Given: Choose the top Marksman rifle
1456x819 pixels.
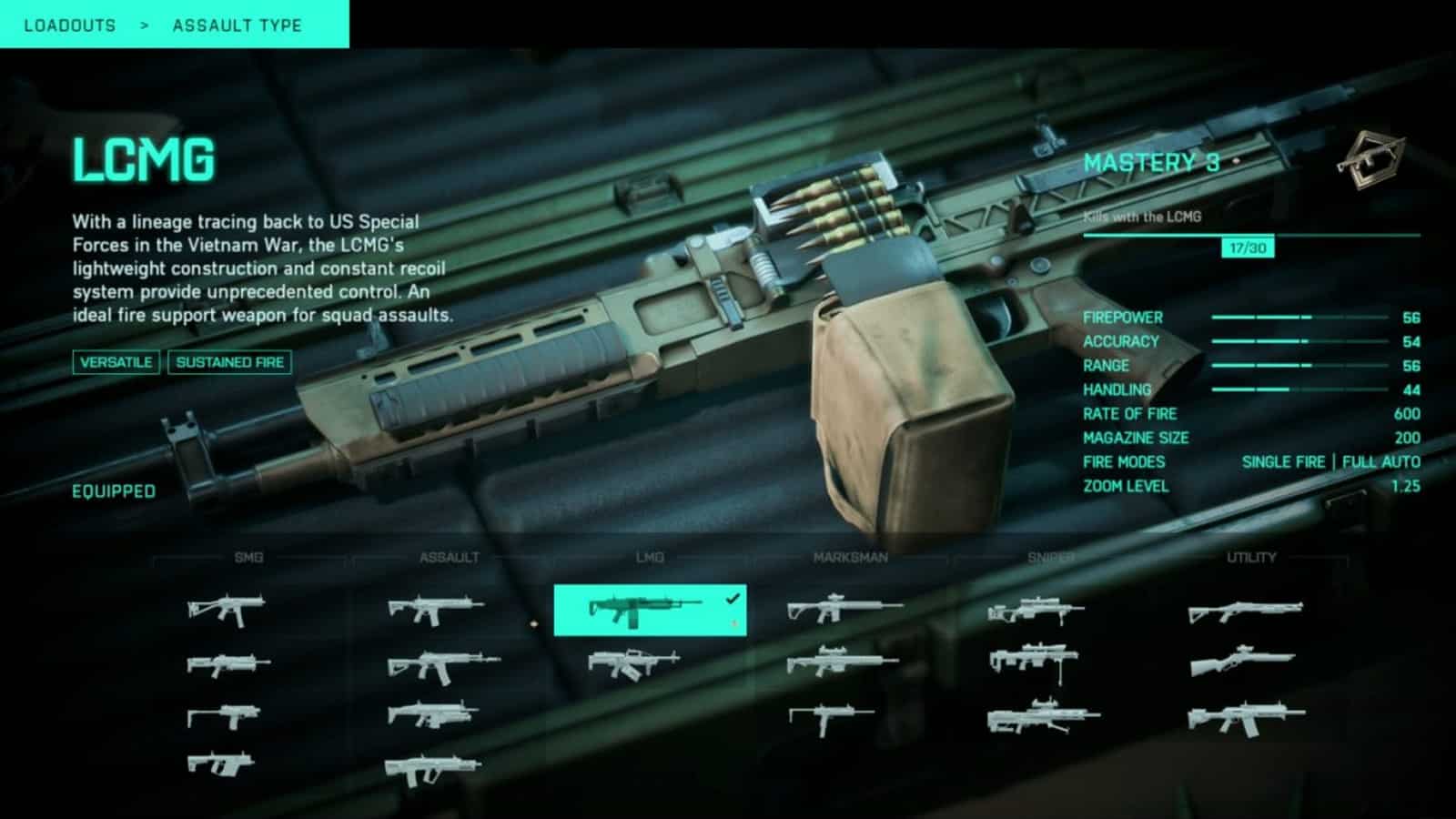Looking at the screenshot, I should pos(844,608).
